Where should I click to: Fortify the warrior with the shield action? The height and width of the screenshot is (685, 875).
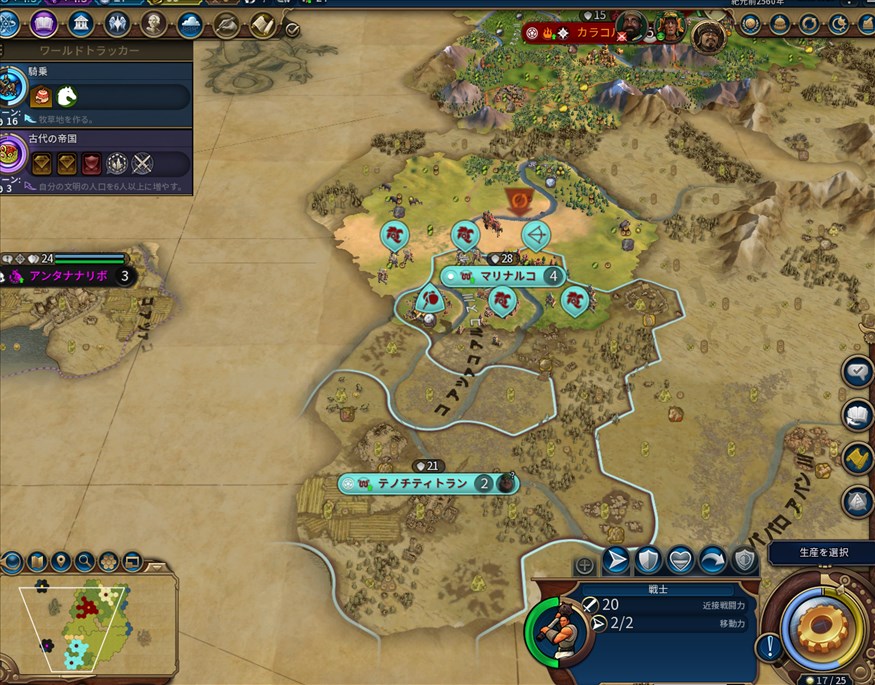pyautogui.click(x=648, y=561)
